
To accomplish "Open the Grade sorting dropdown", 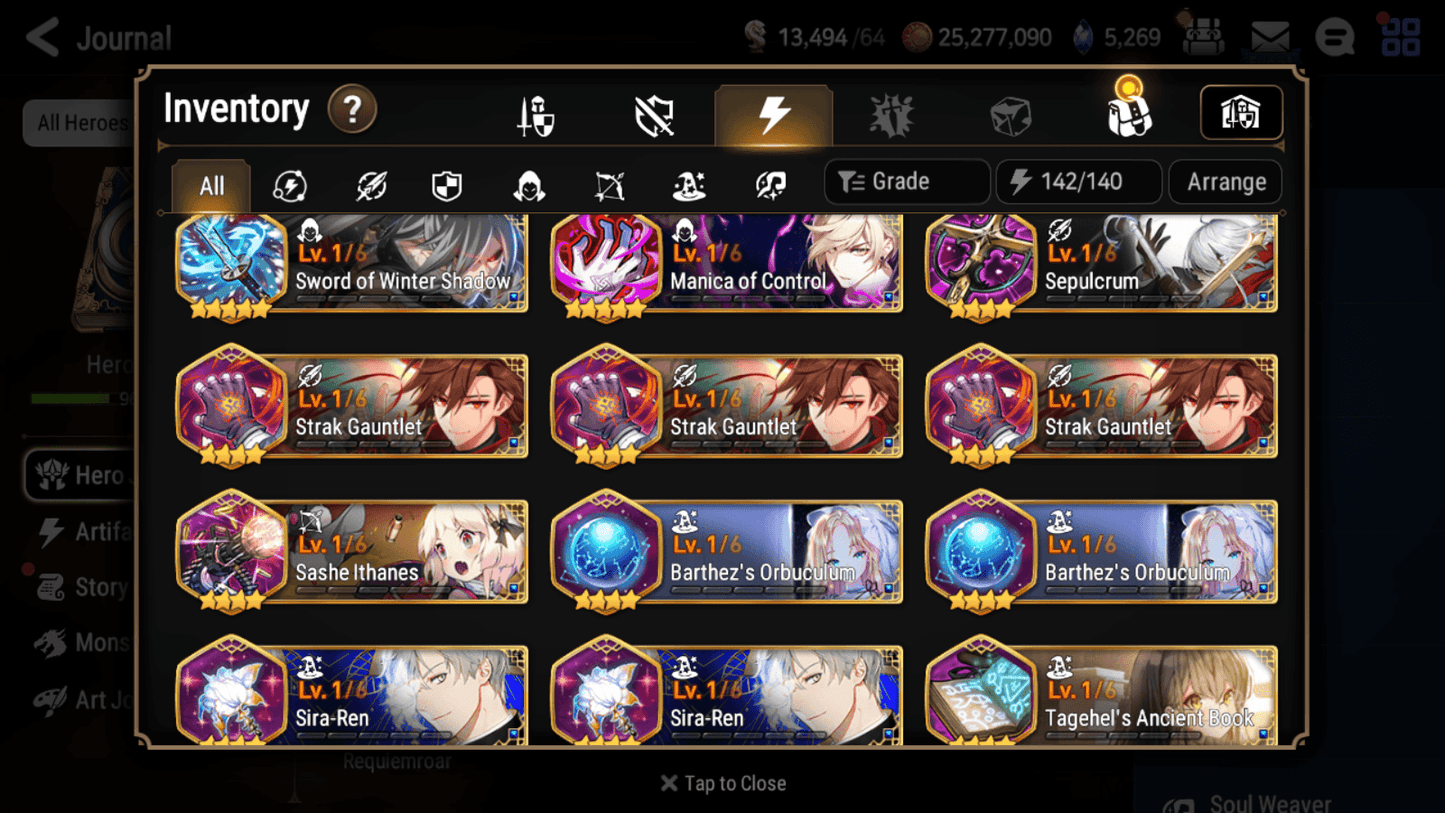I will 905,181.
